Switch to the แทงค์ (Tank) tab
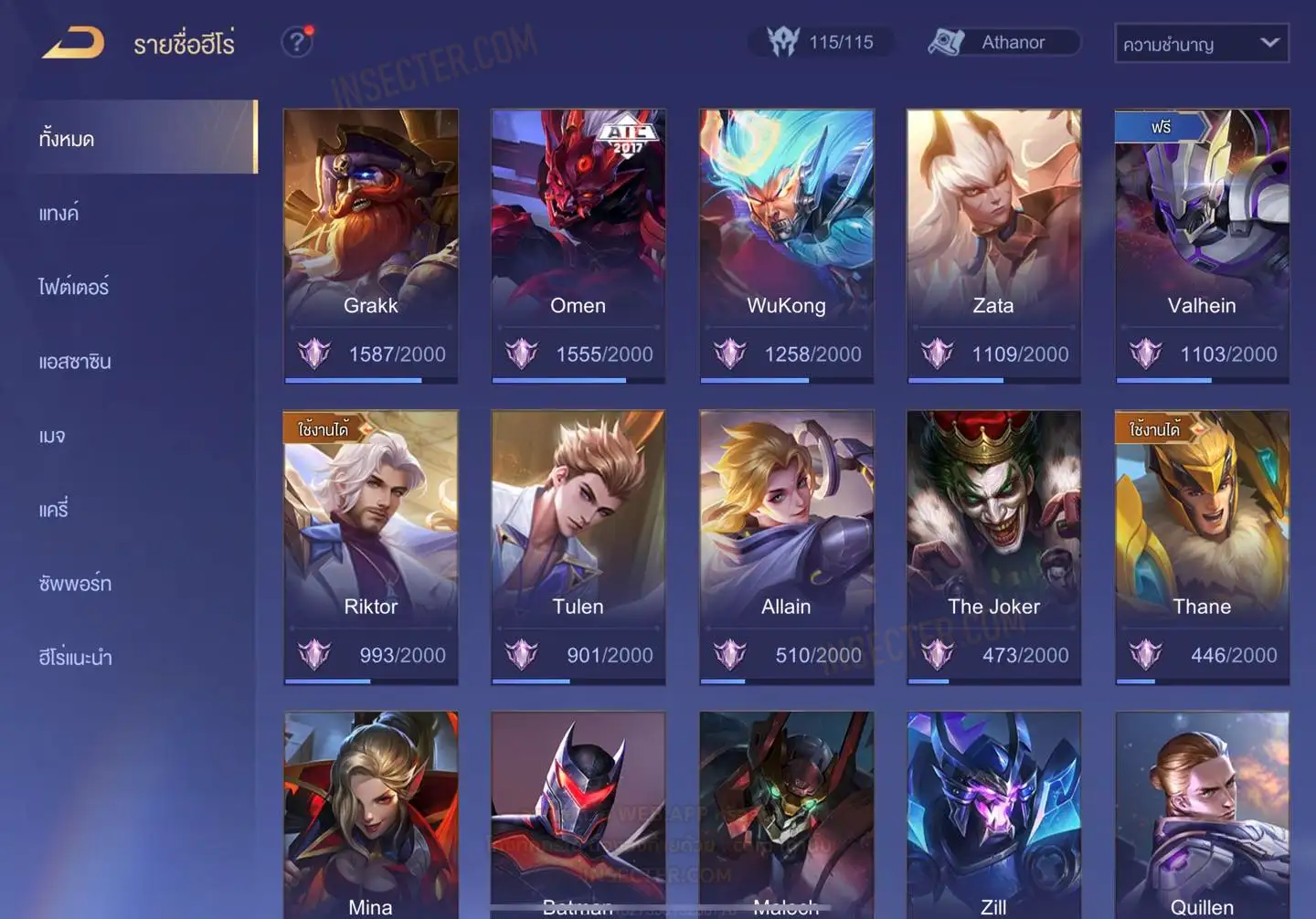This screenshot has width=1316, height=919. coord(59,213)
